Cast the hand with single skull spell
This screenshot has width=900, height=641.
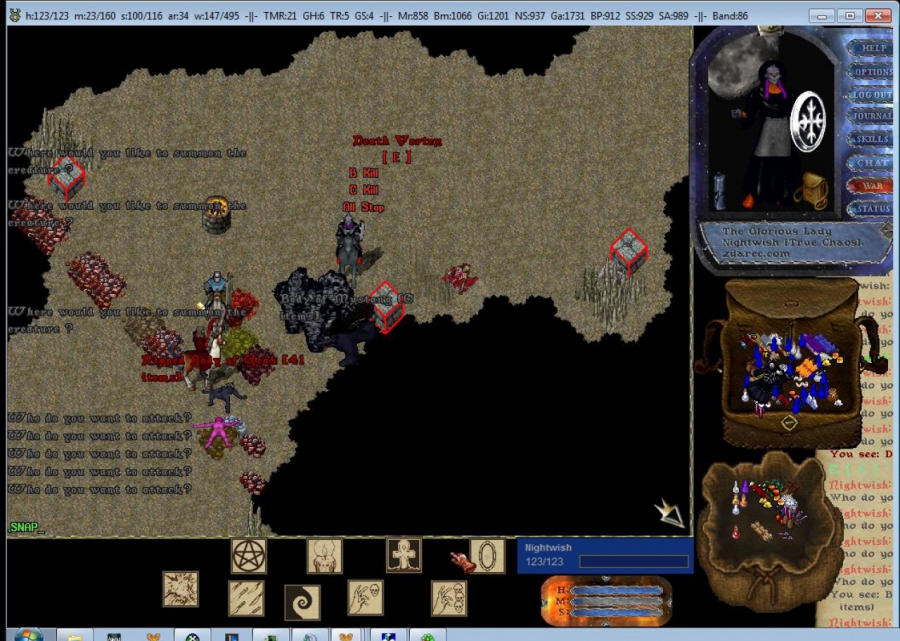(x=365, y=598)
